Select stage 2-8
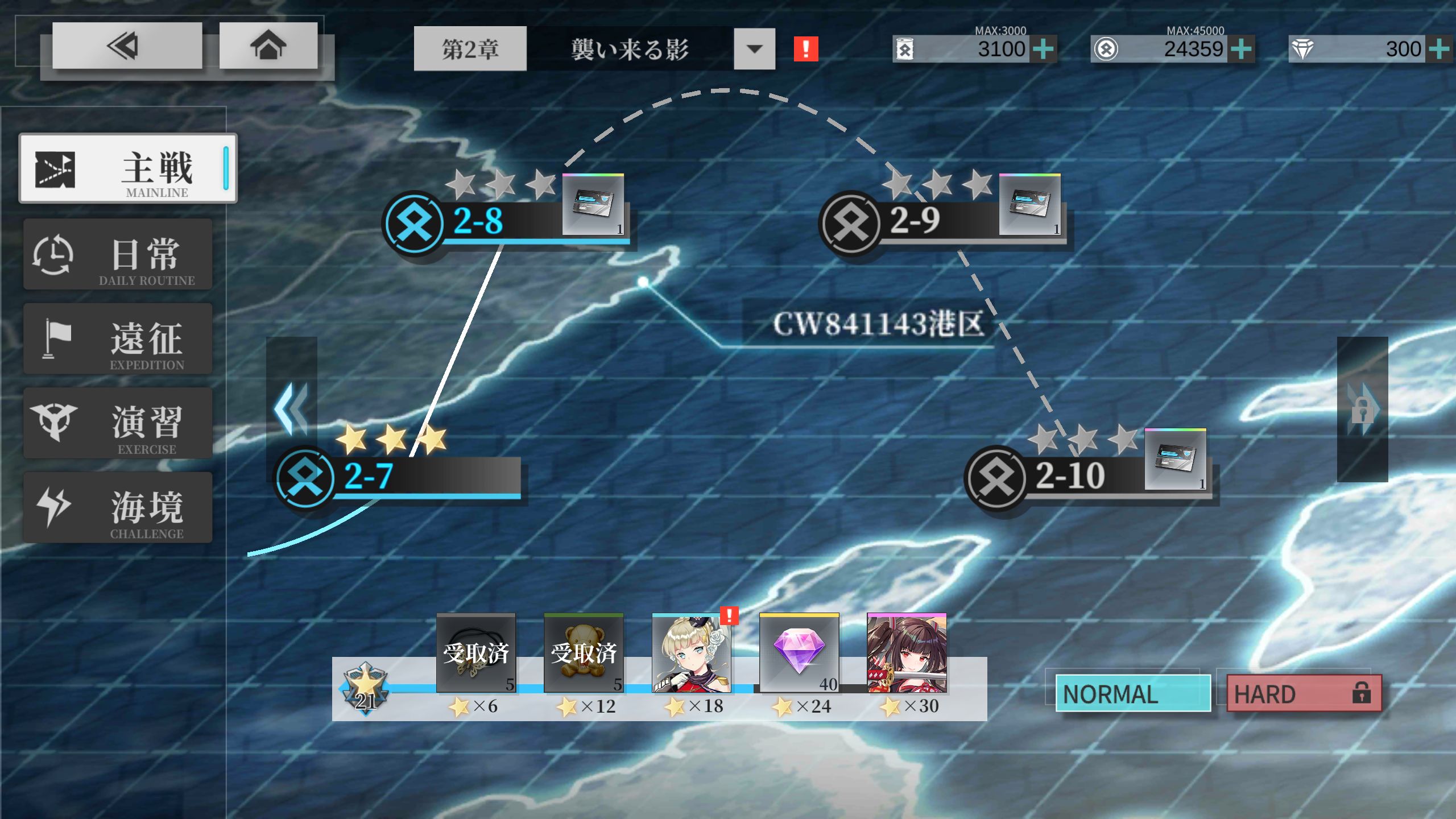The width and height of the screenshot is (1456, 819). point(478,221)
